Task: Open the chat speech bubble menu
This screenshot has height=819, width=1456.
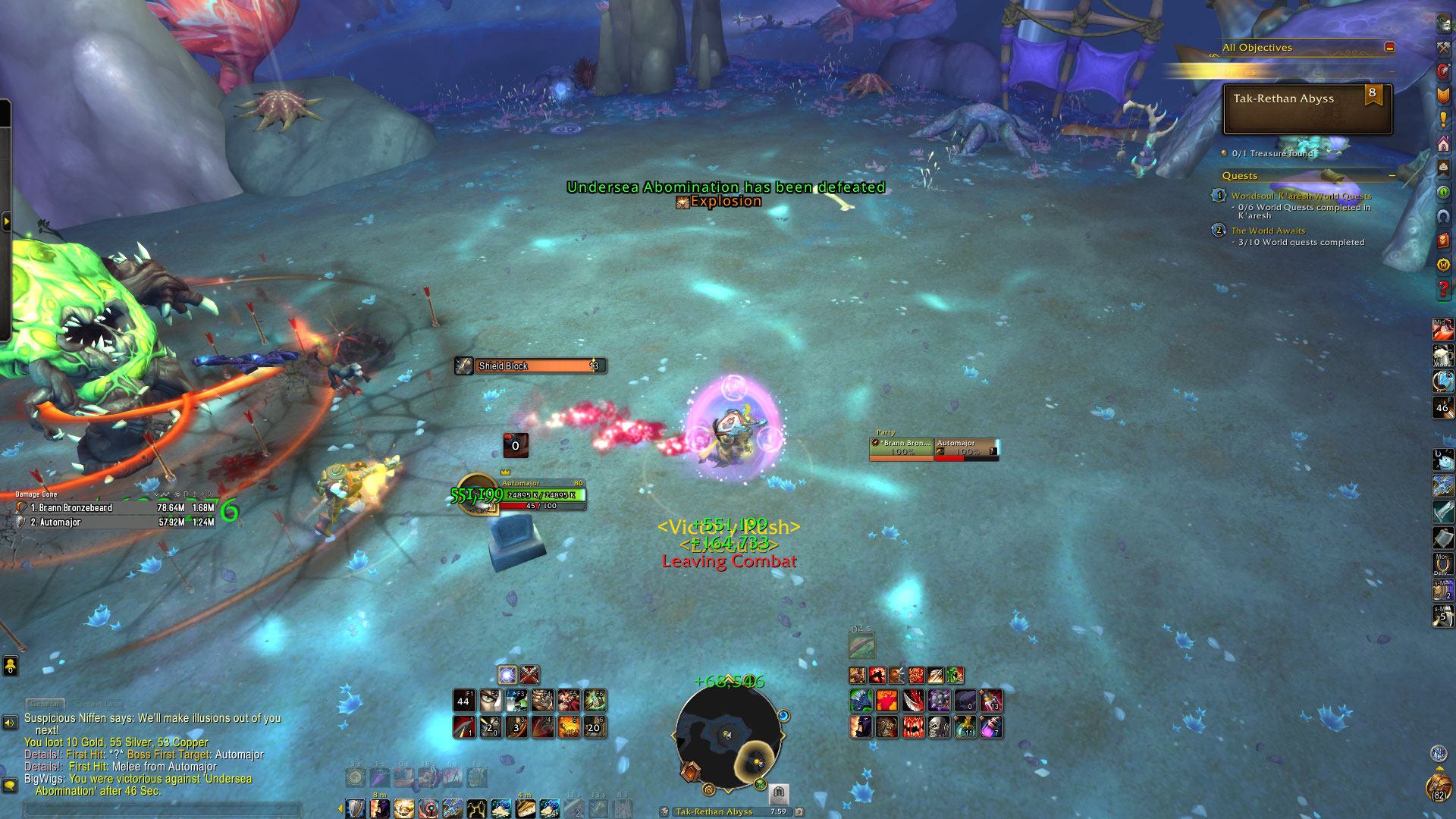Action: click(x=10, y=785)
